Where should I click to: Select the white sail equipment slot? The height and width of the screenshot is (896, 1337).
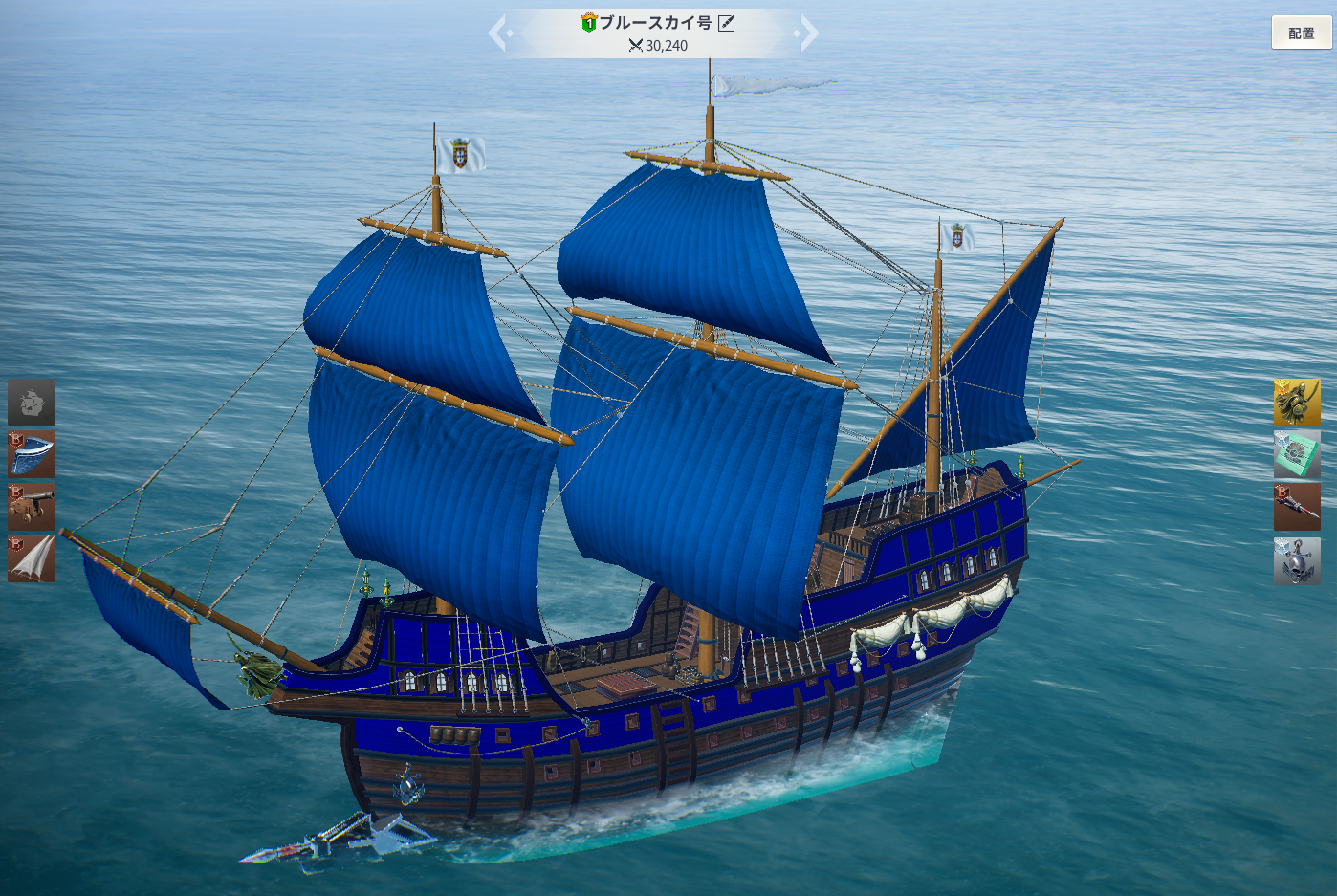(32, 559)
